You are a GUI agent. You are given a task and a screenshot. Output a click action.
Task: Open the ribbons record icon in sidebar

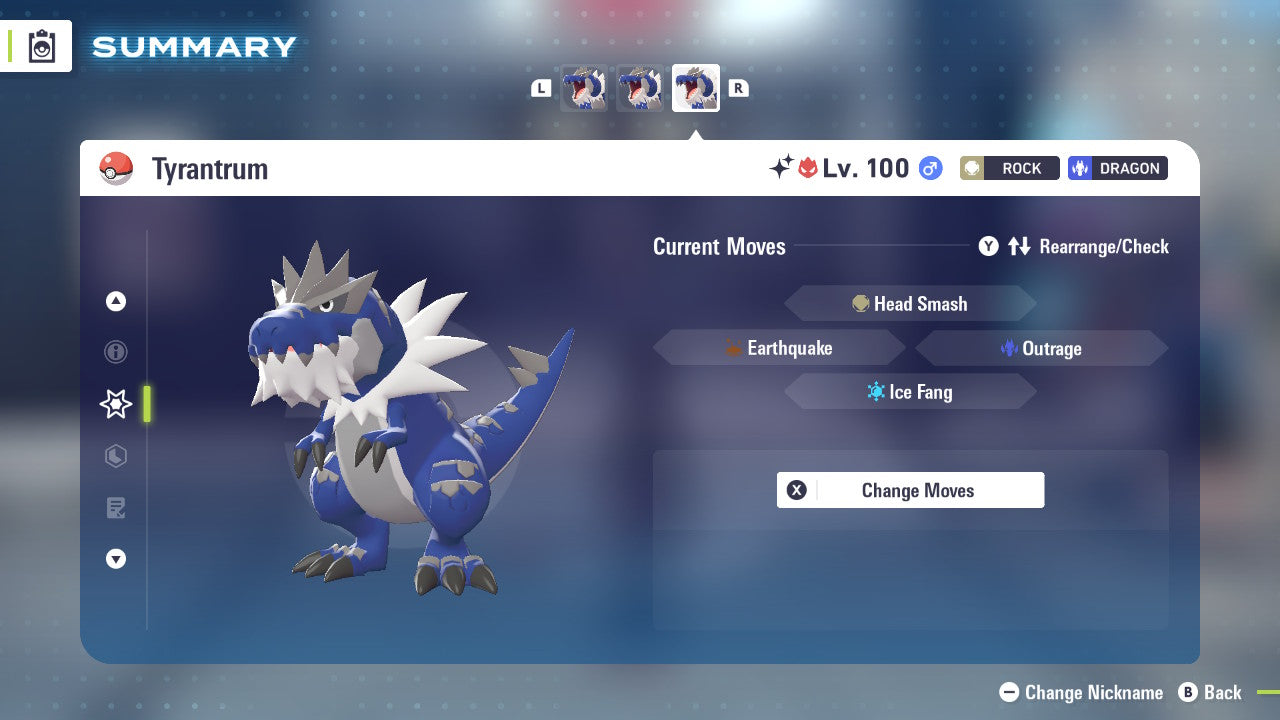point(115,508)
